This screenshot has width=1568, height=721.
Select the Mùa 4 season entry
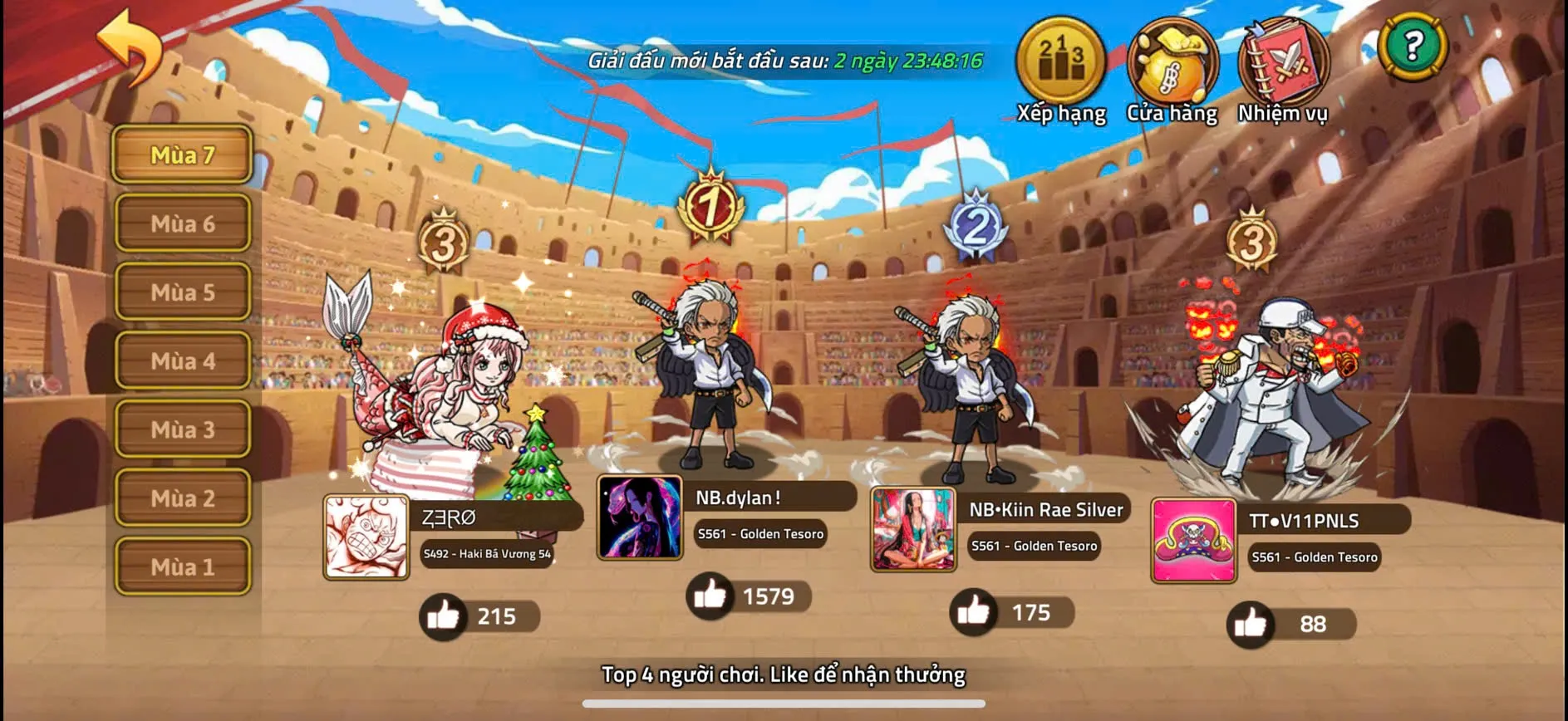[x=182, y=361]
